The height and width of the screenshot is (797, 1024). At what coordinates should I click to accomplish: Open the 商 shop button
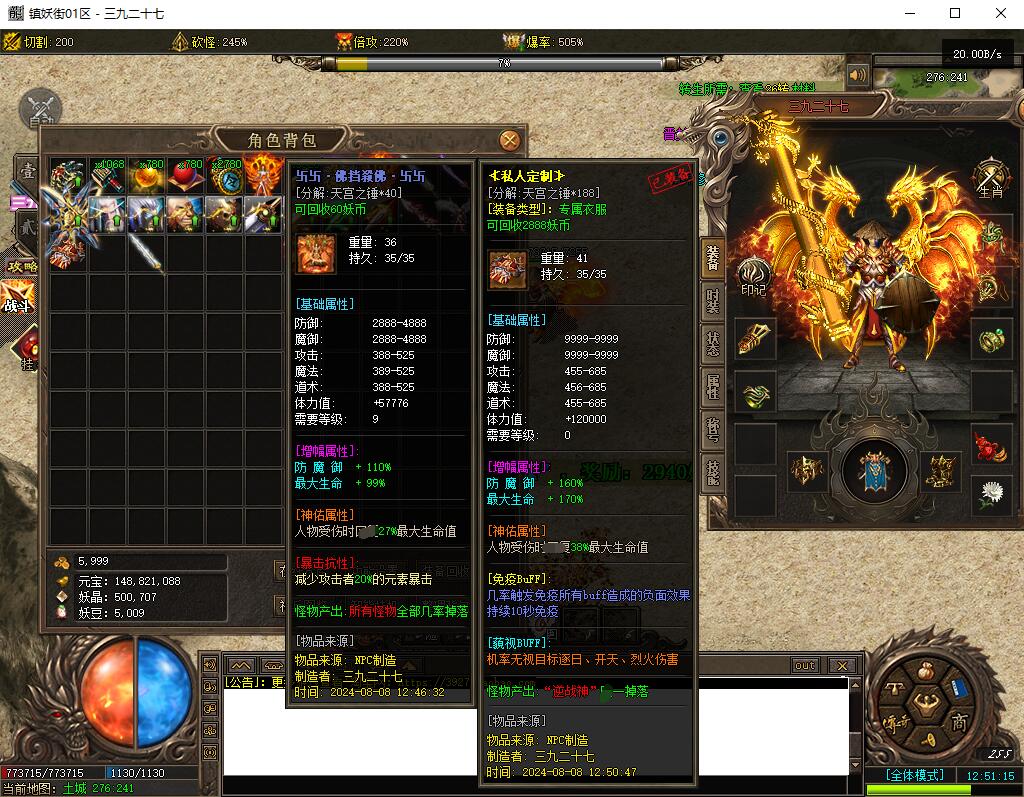(x=959, y=722)
